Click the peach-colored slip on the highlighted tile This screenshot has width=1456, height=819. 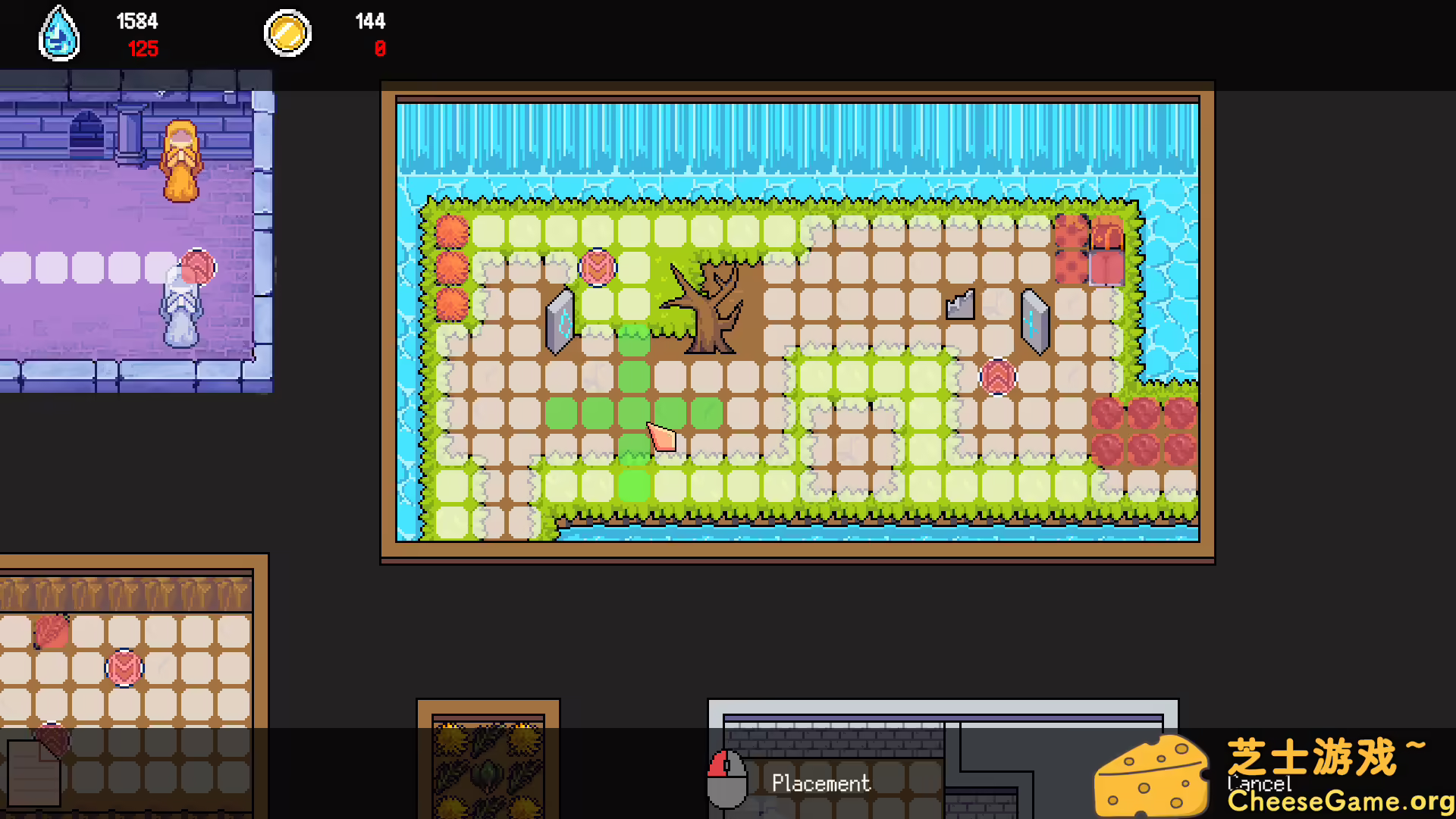click(x=661, y=438)
